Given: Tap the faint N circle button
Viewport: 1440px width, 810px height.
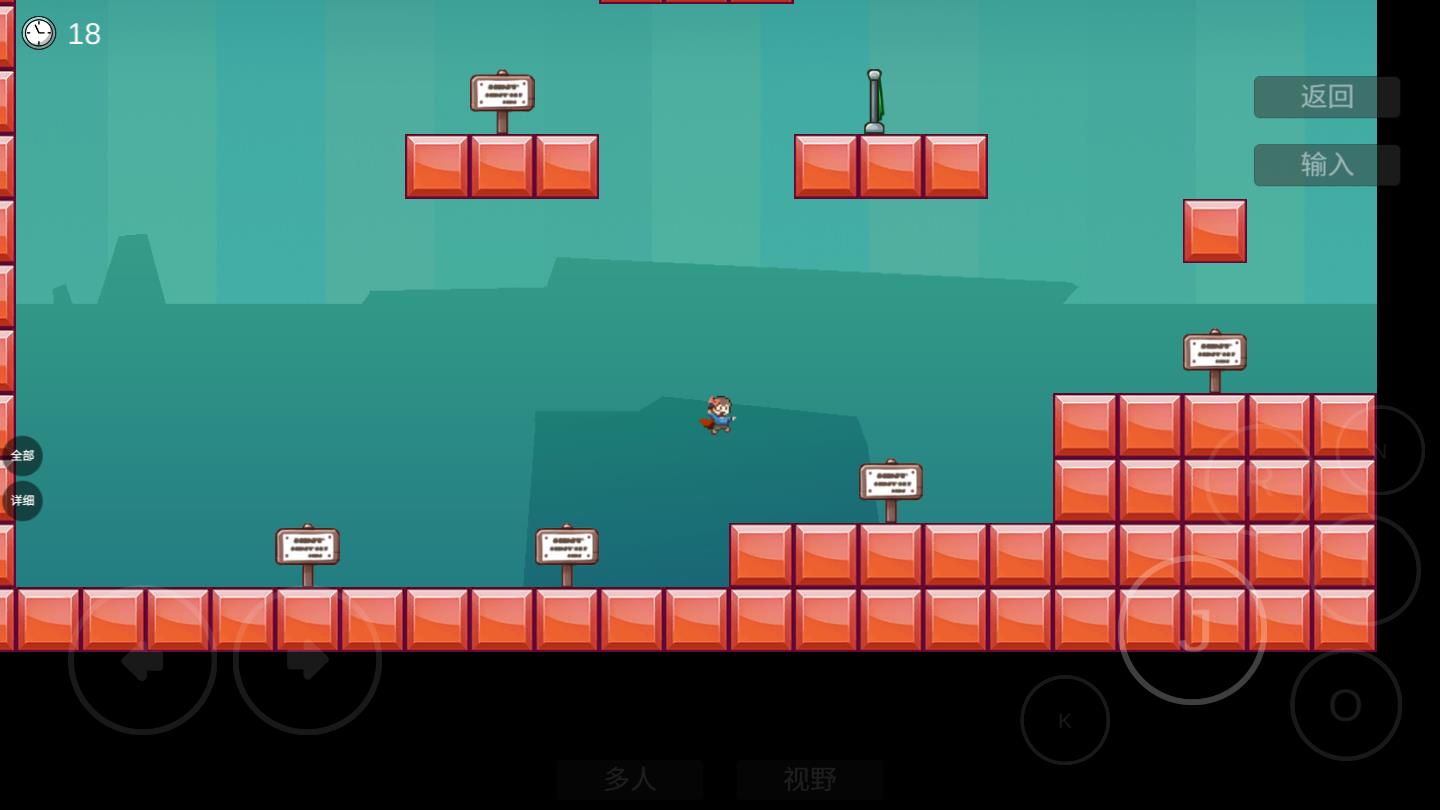Looking at the screenshot, I should [x=1380, y=450].
